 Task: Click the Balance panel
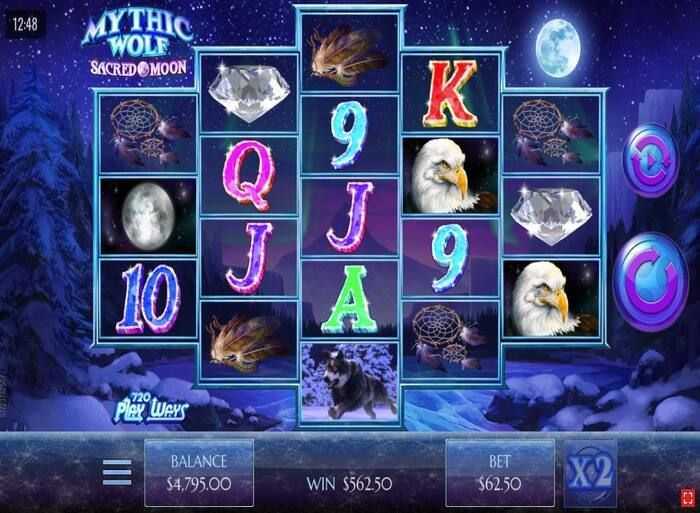198,473
